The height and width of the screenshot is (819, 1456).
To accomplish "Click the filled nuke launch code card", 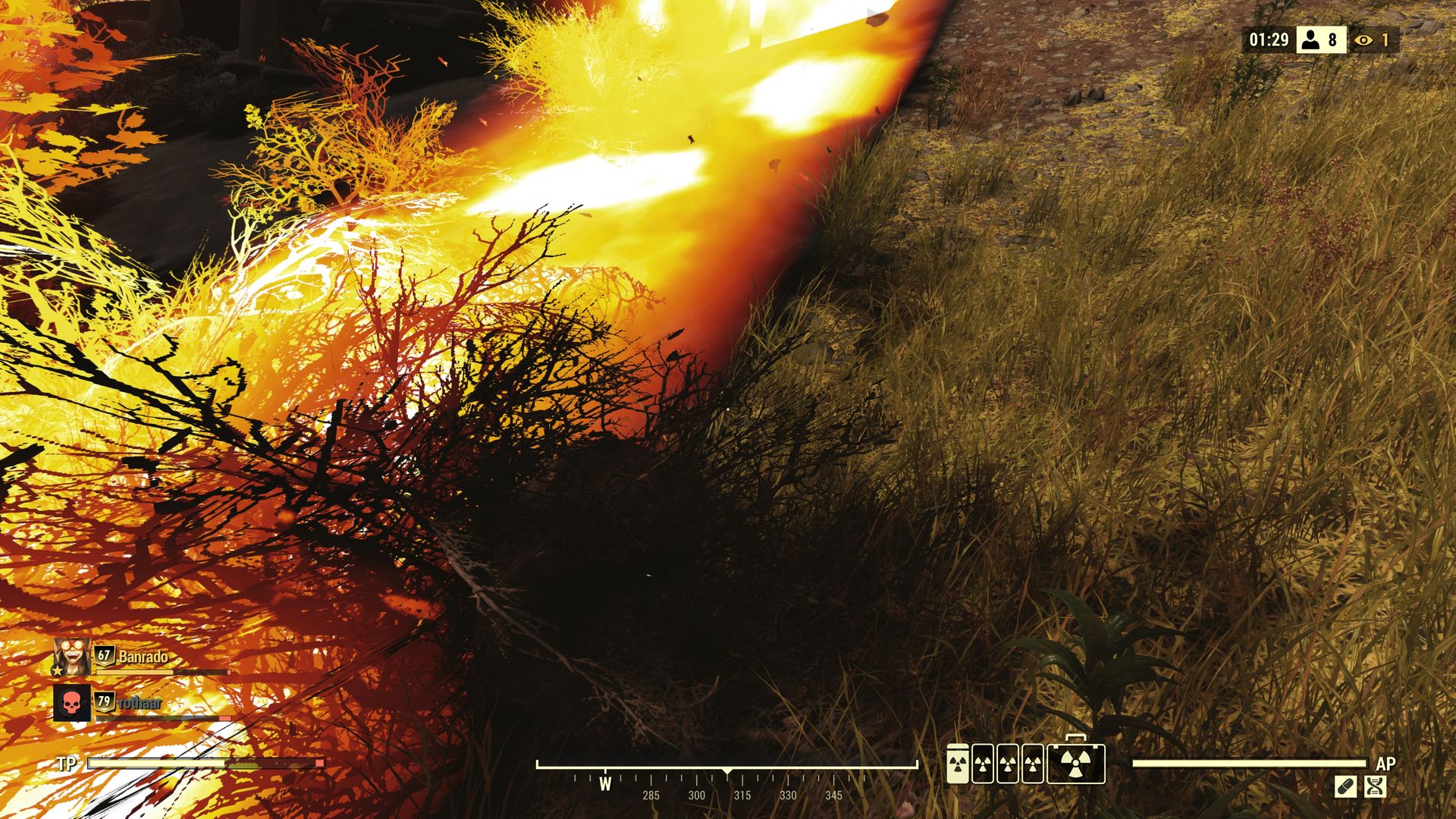I will click(x=958, y=764).
